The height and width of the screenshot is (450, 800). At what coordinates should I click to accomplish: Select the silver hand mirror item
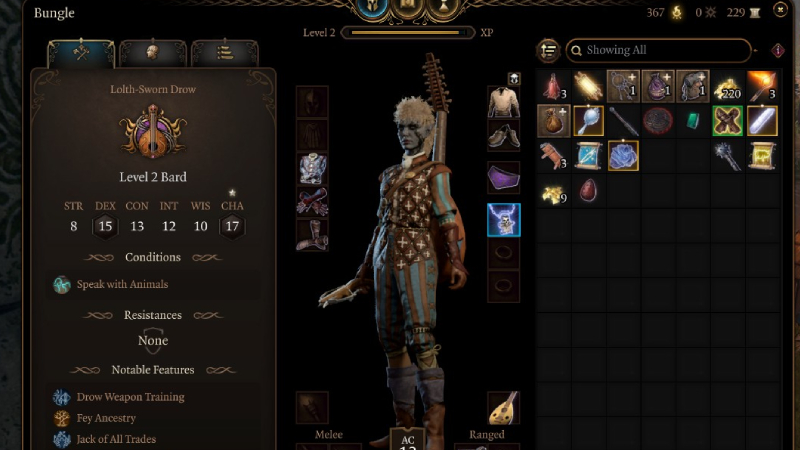tap(588, 121)
